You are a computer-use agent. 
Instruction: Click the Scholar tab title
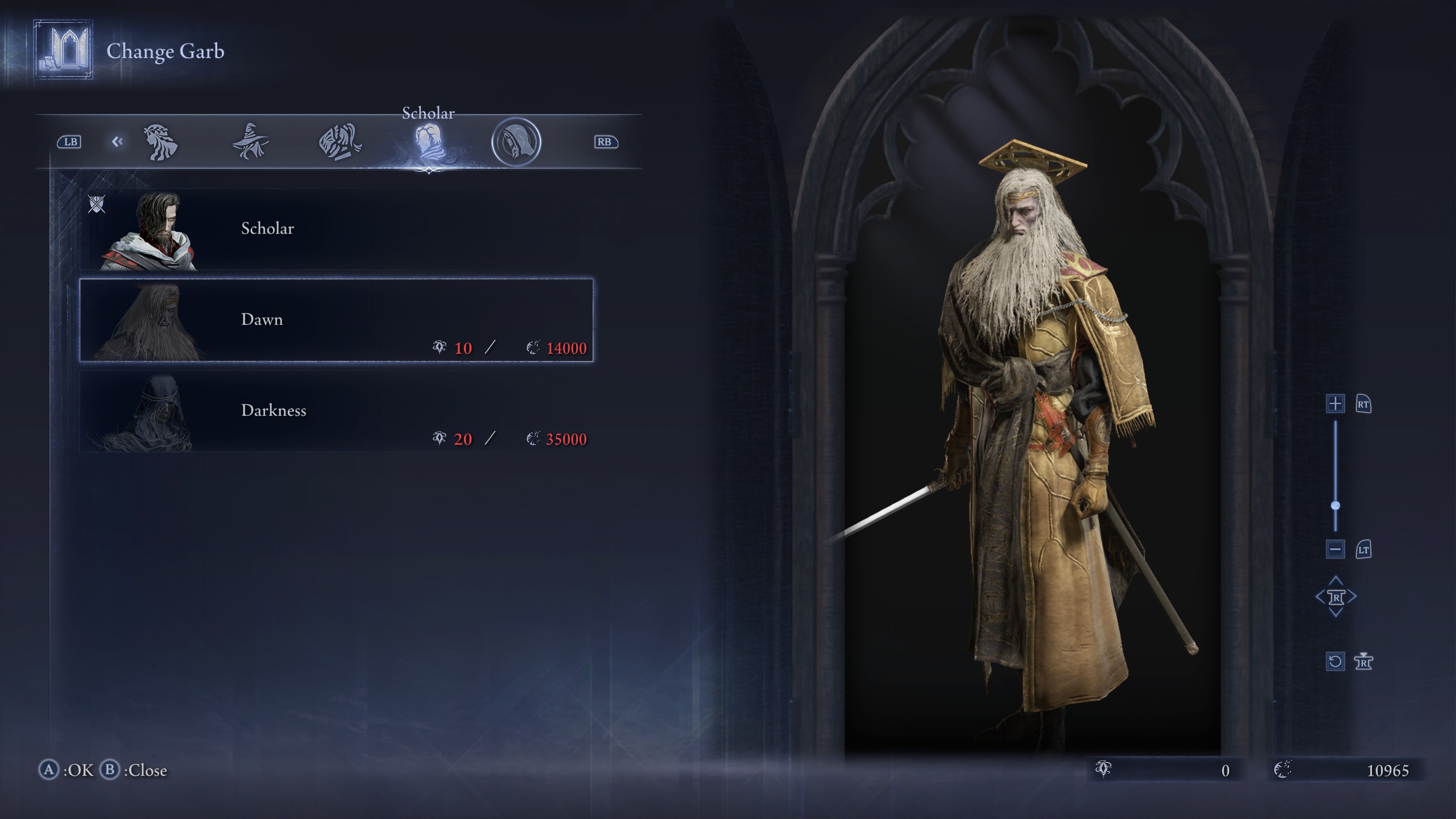click(x=428, y=113)
